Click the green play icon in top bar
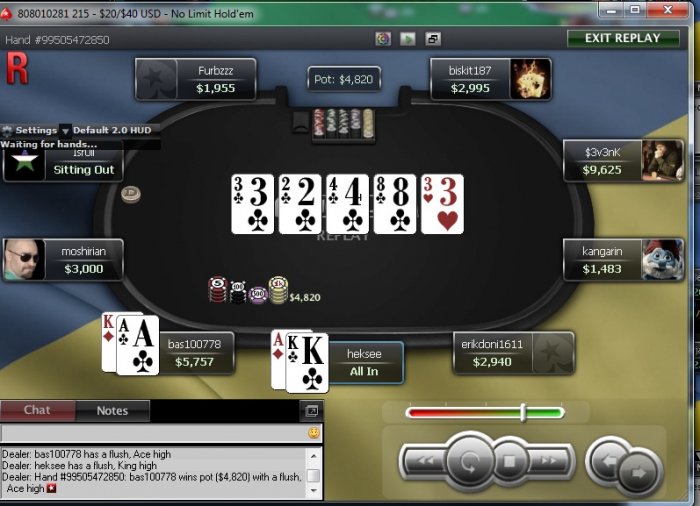Screen dimensions: 700x506 (408, 39)
